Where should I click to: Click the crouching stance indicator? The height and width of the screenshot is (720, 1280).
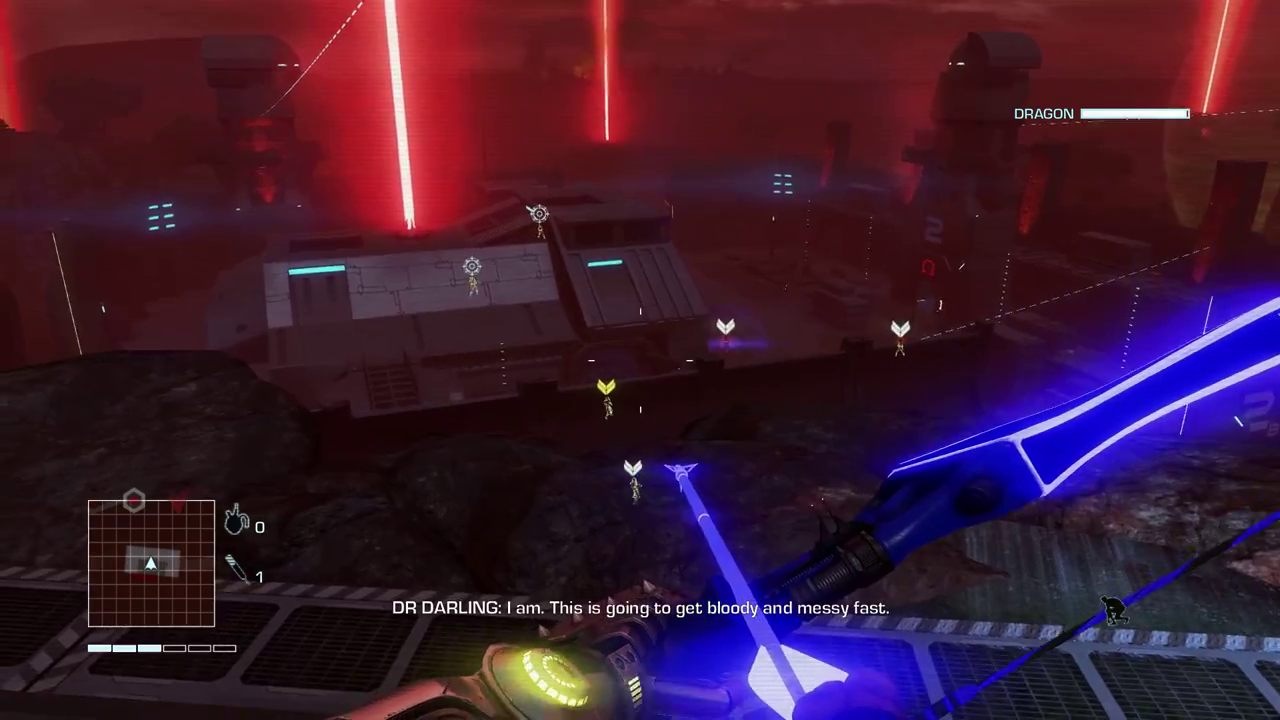click(x=1114, y=609)
